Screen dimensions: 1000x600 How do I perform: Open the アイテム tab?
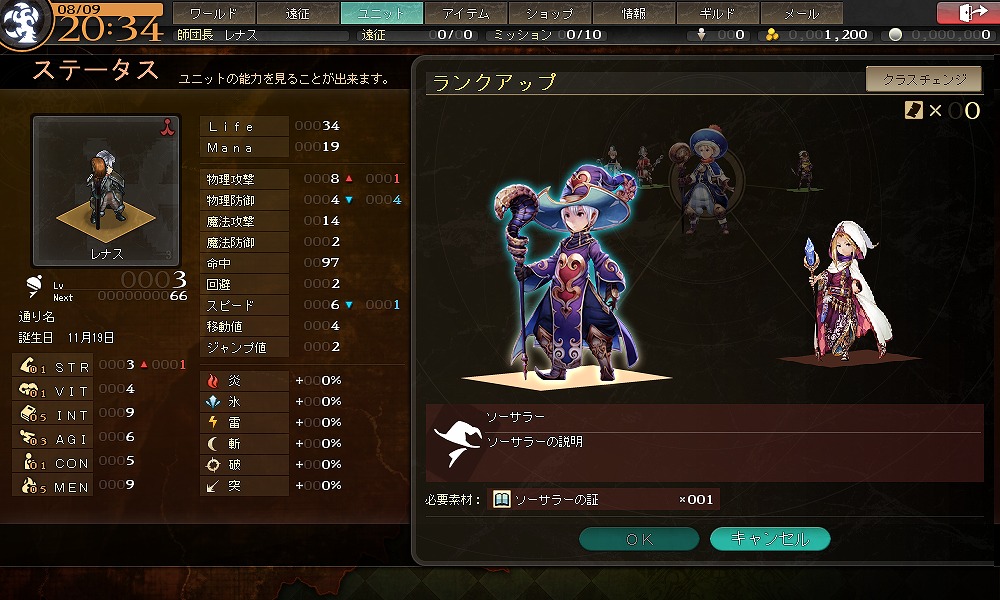[466, 14]
